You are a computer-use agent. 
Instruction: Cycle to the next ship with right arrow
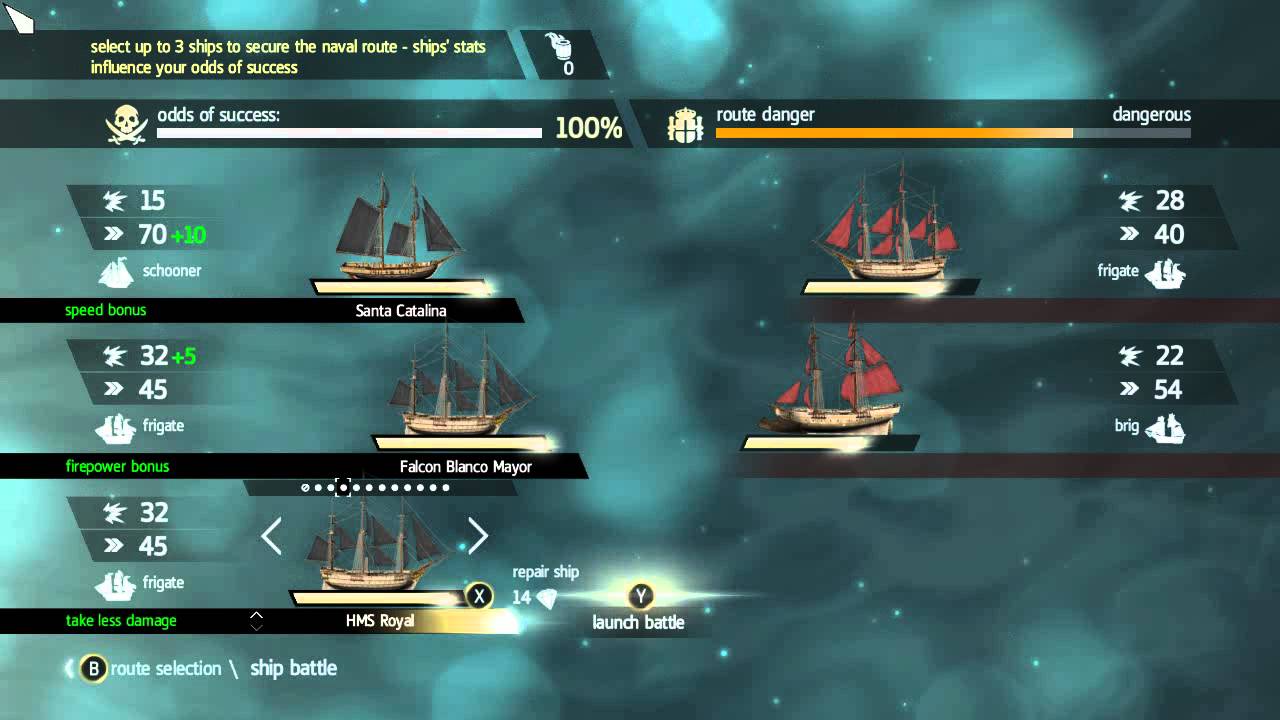coord(478,537)
